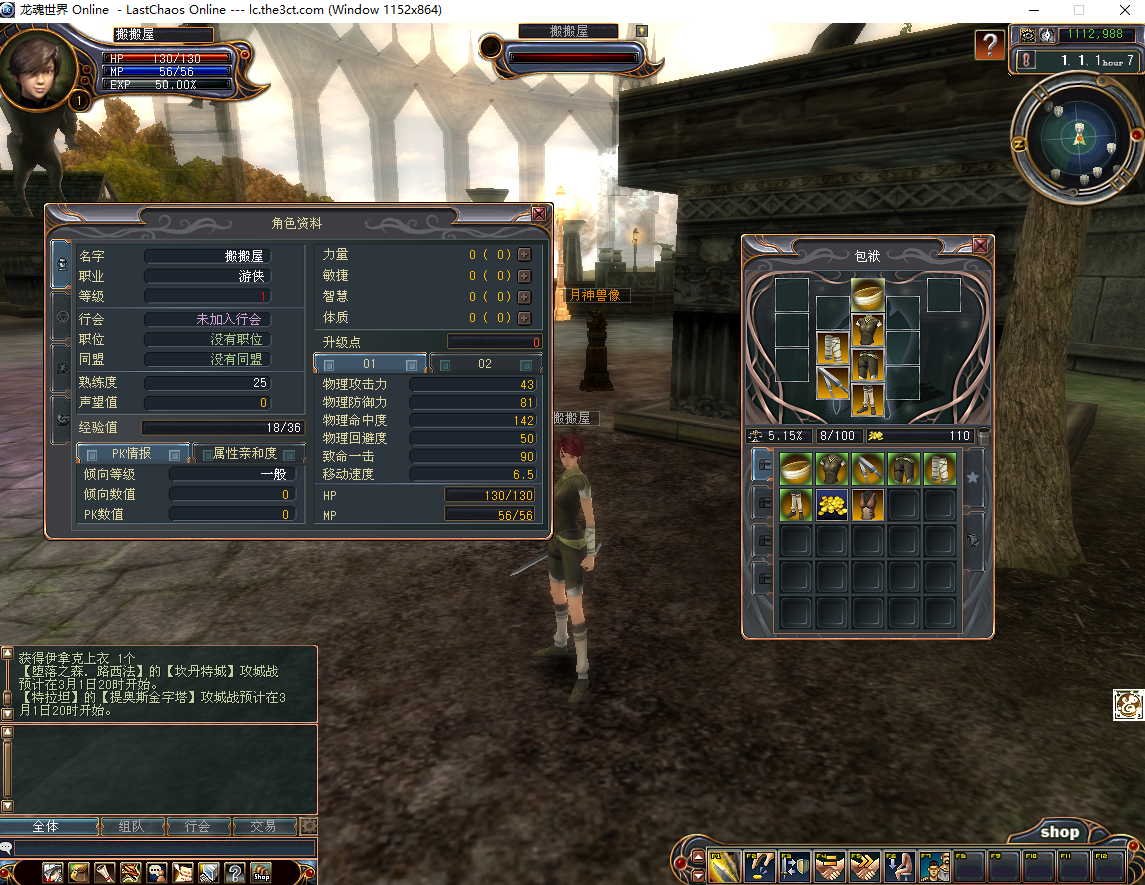Open the 属性亲和度 tab
Image resolution: width=1145 pixels, height=885 pixels.
245,454
